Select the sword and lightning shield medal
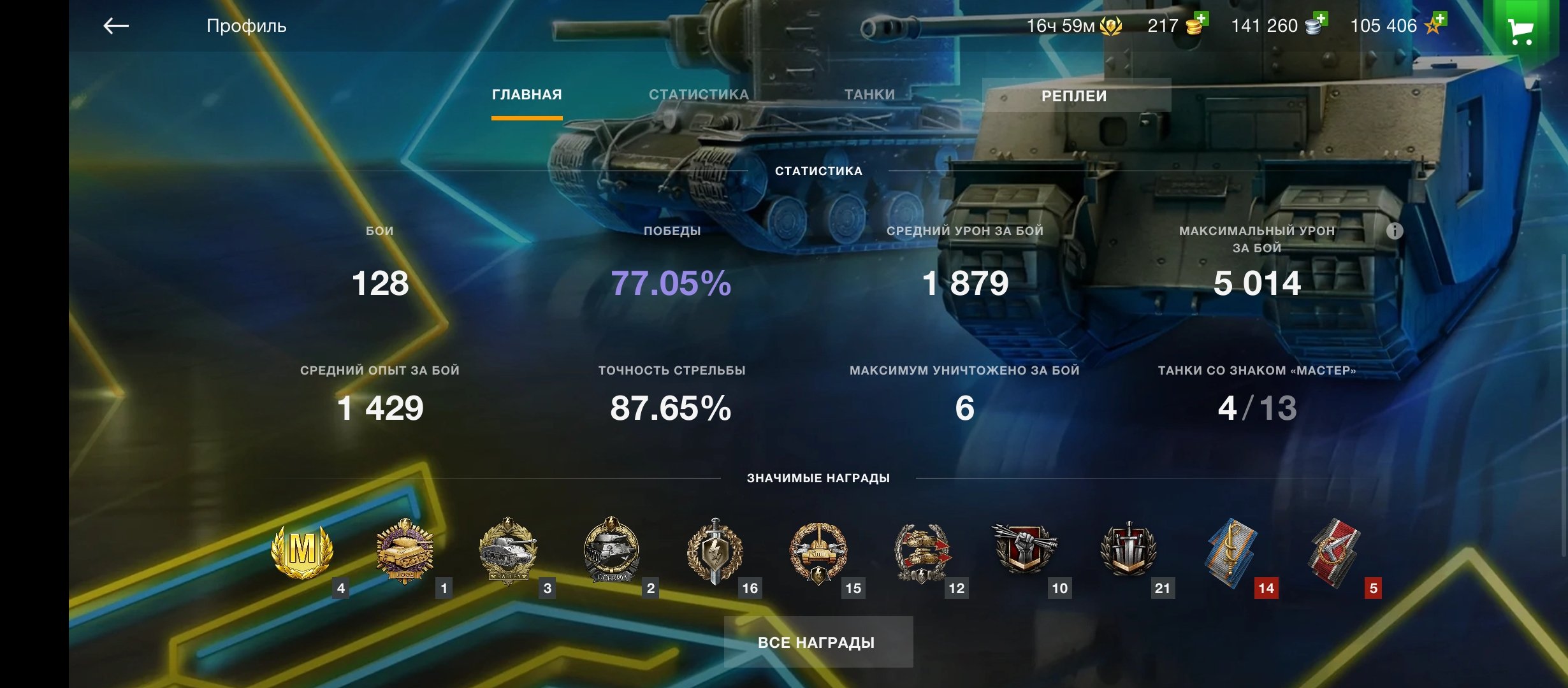 [715, 550]
